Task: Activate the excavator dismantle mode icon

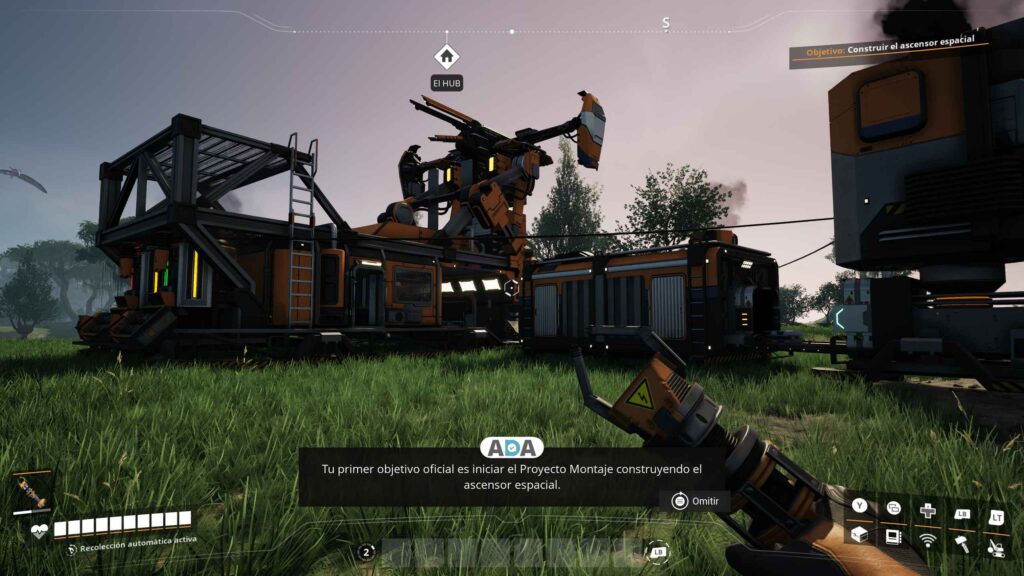Action: pyautogui.click(x=996, y=546)
